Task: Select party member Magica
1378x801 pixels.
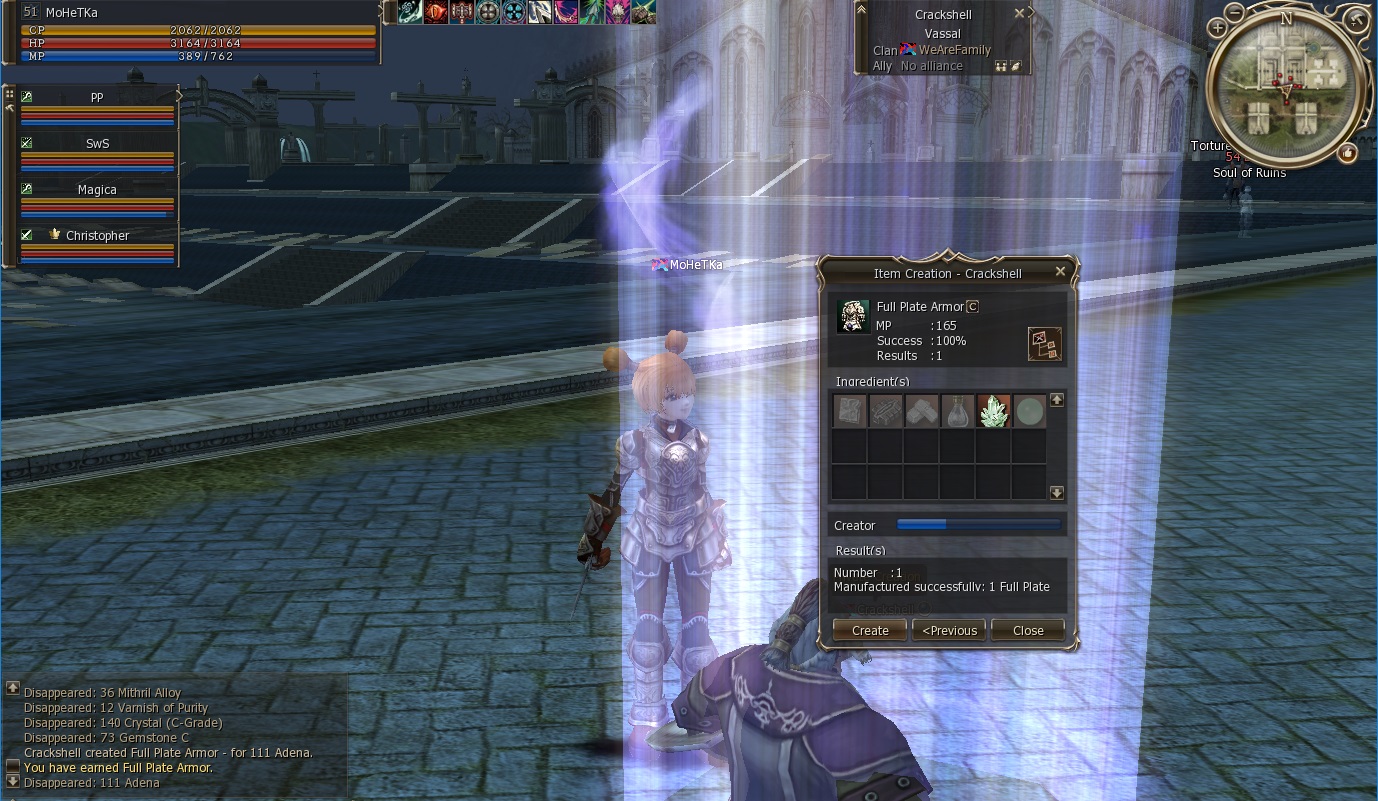Action: point(97,190)
